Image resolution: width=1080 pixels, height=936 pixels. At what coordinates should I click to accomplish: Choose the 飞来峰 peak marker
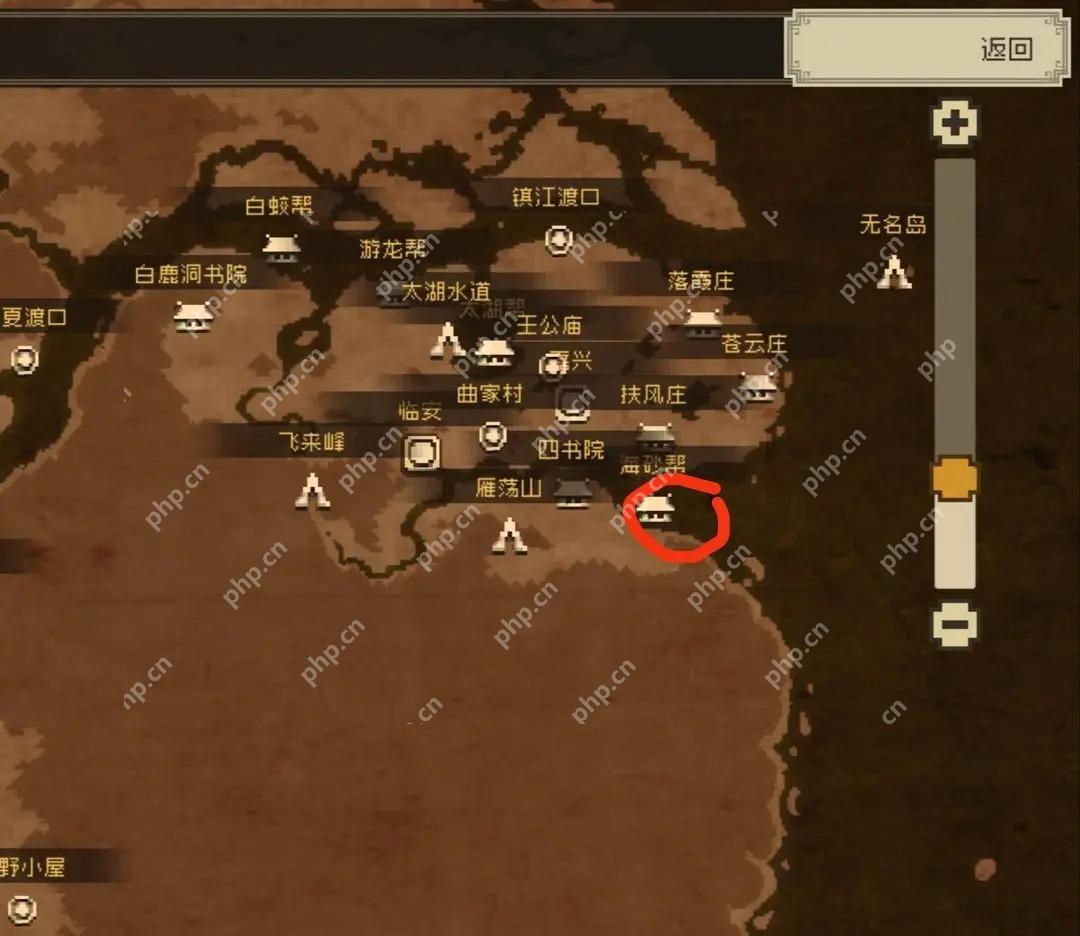point(313,490)
